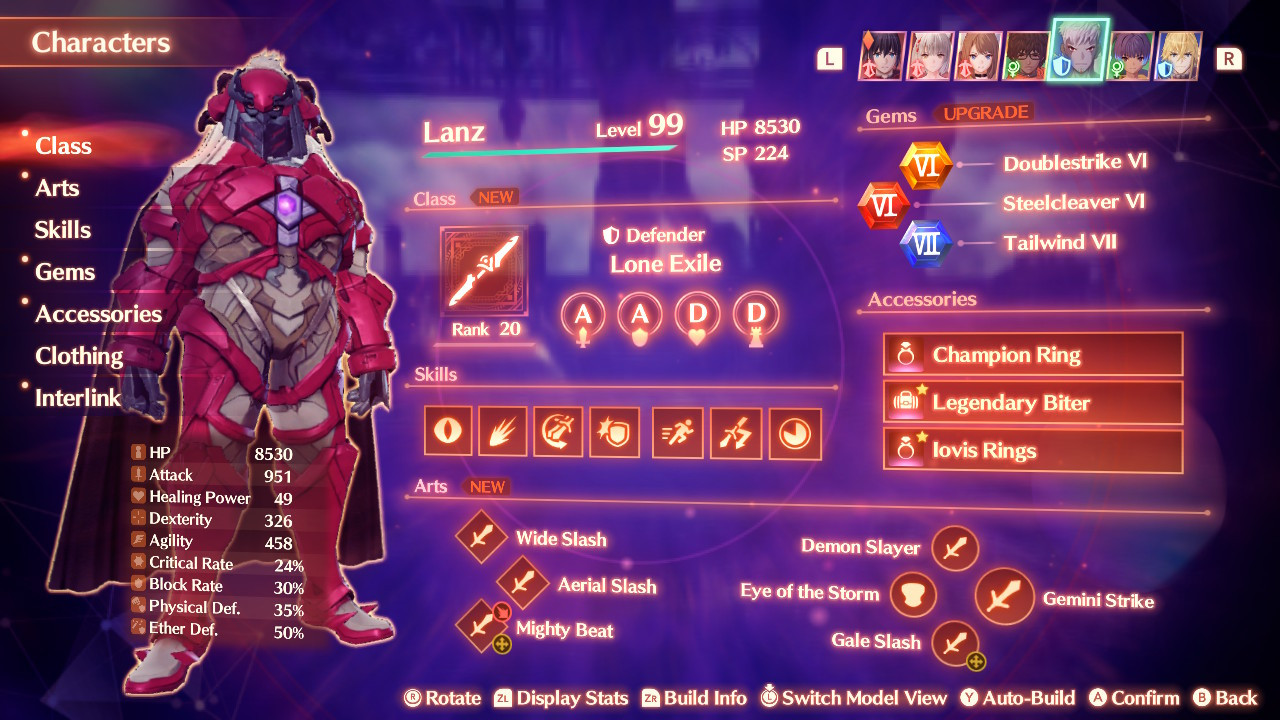Image resolution: width=1280 pixels, height=720 pixels.
Task: Open the Interlink menu section
Action: [78, 397]
